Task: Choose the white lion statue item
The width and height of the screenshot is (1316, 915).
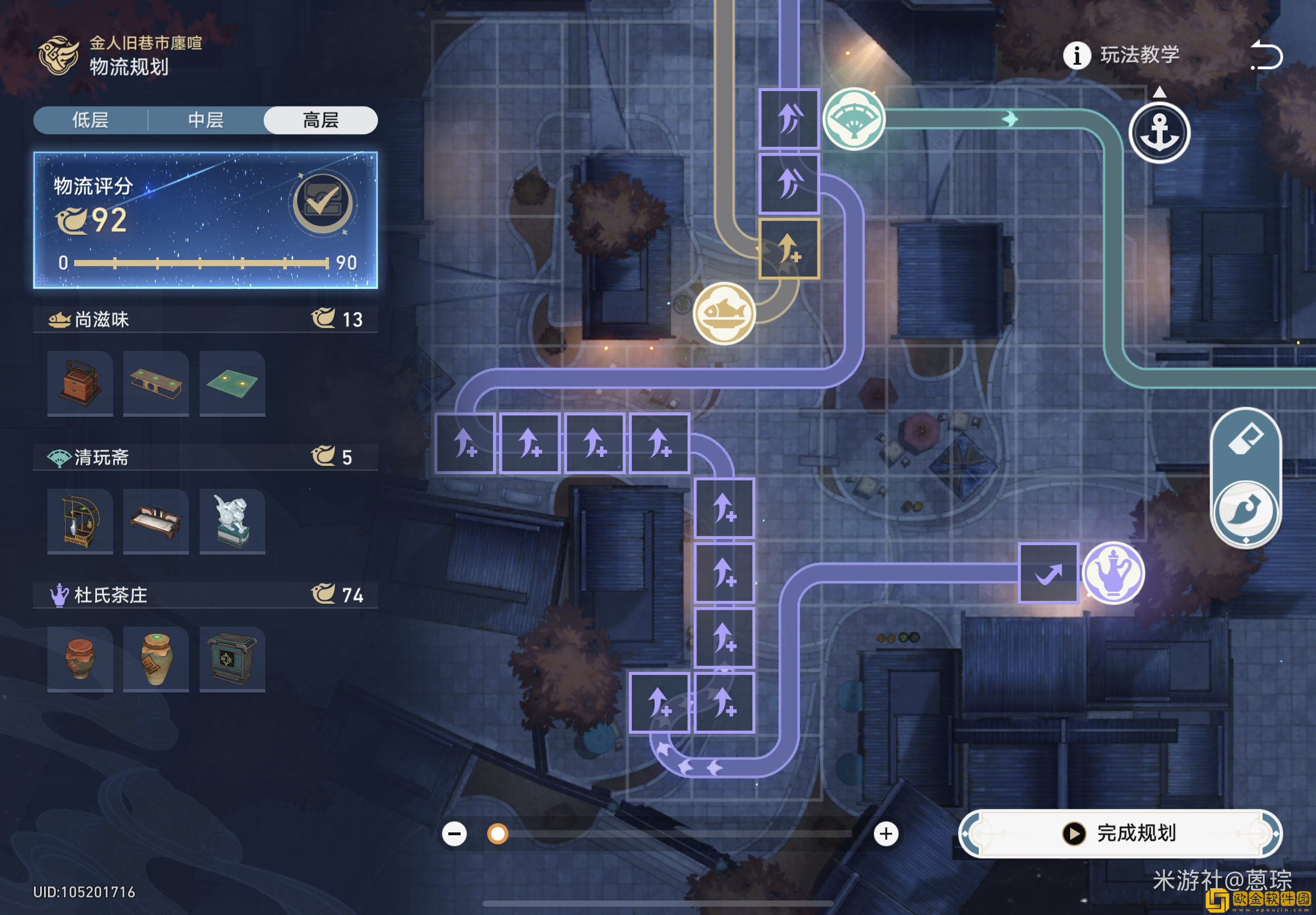Action: tap(232, 521)
